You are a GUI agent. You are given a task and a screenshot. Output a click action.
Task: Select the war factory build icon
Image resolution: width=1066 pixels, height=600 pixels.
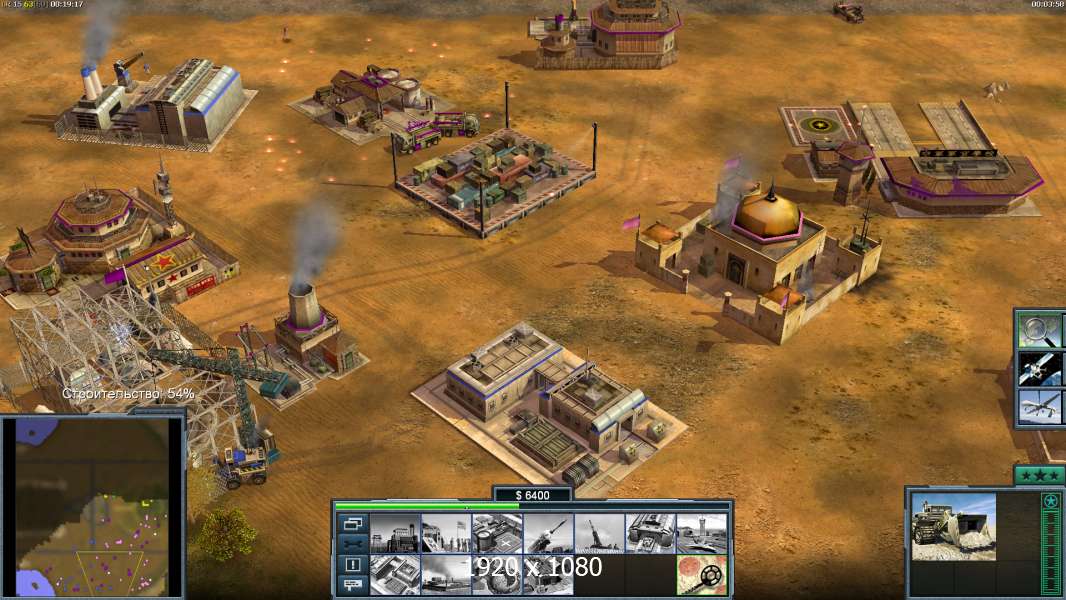pos(650,534)
